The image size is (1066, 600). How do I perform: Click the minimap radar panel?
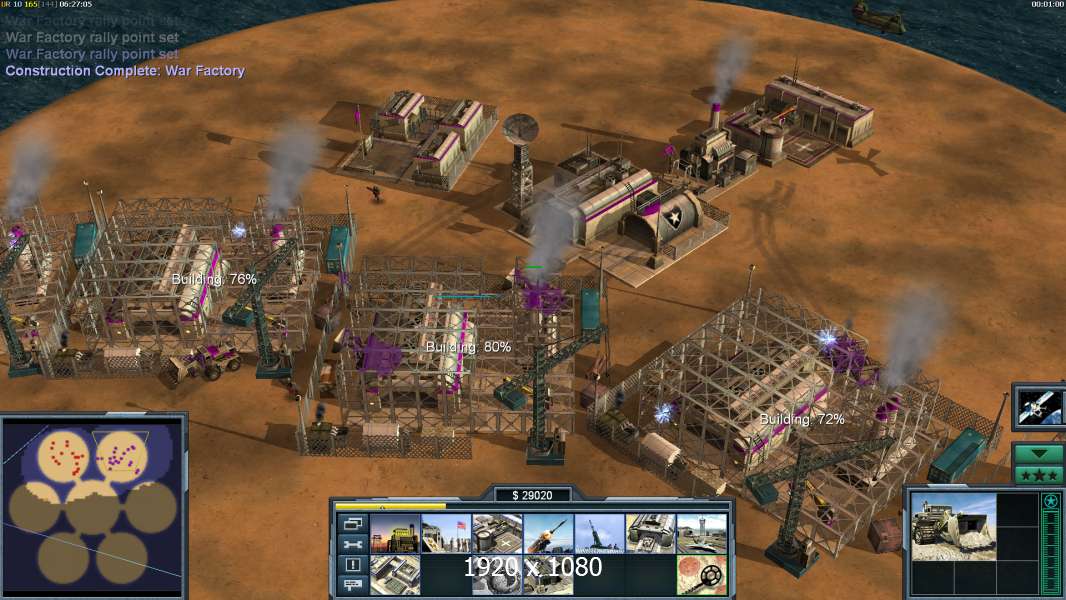(x=92, y=505)
